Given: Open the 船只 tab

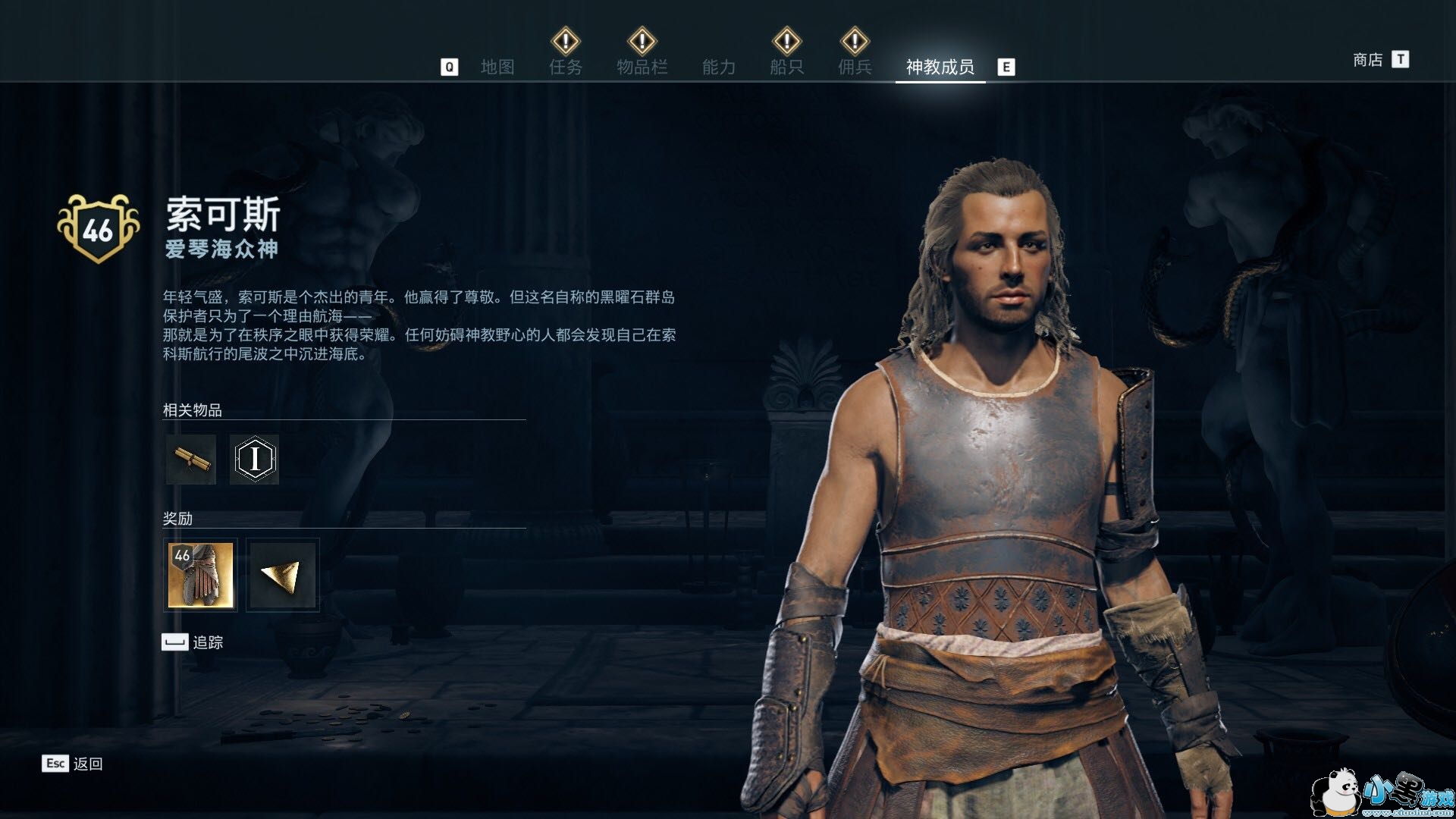Looking at the screenshot, I should [x=786, y=67].
